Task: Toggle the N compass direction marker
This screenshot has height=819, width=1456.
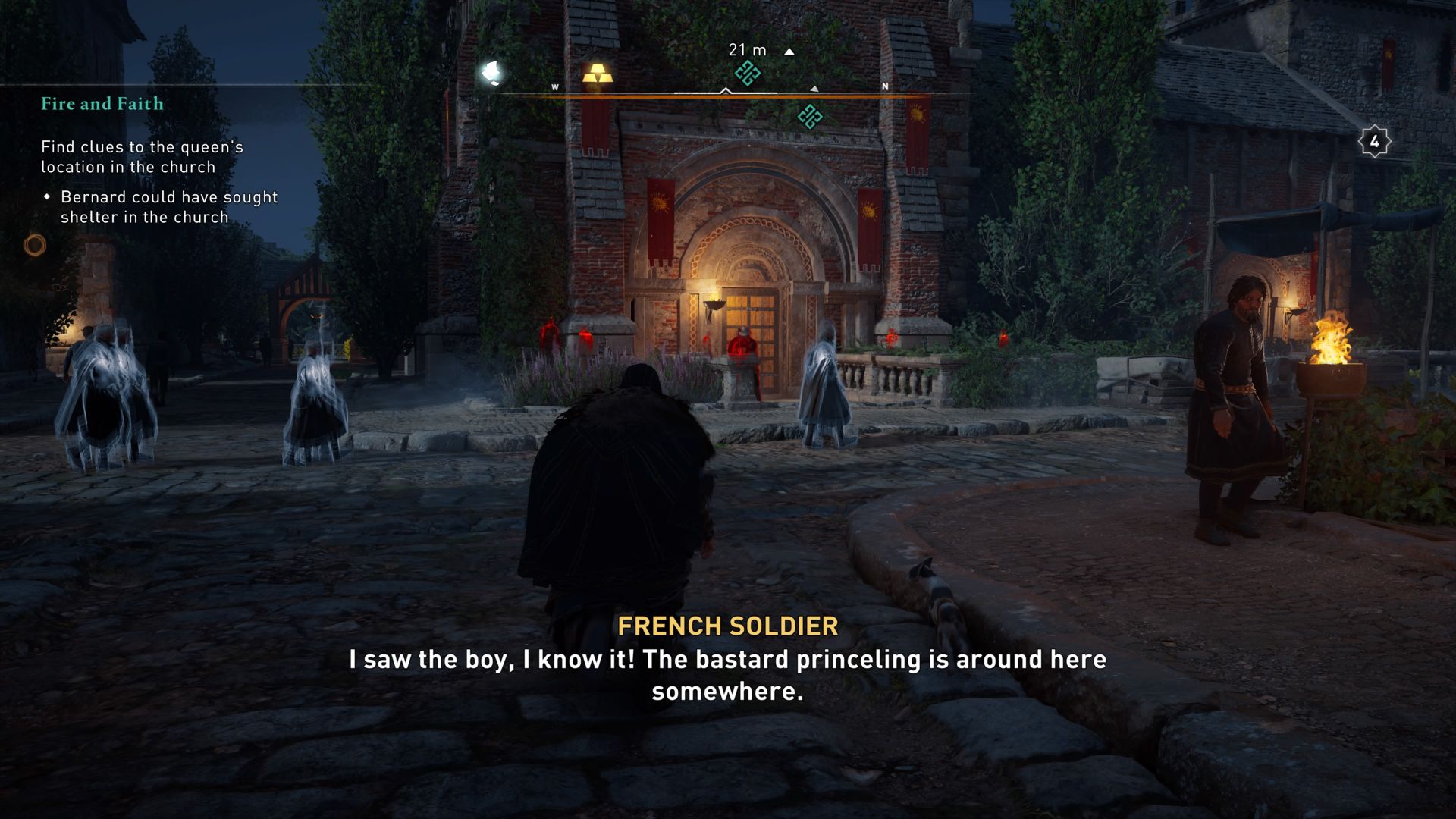Action: 884,87
